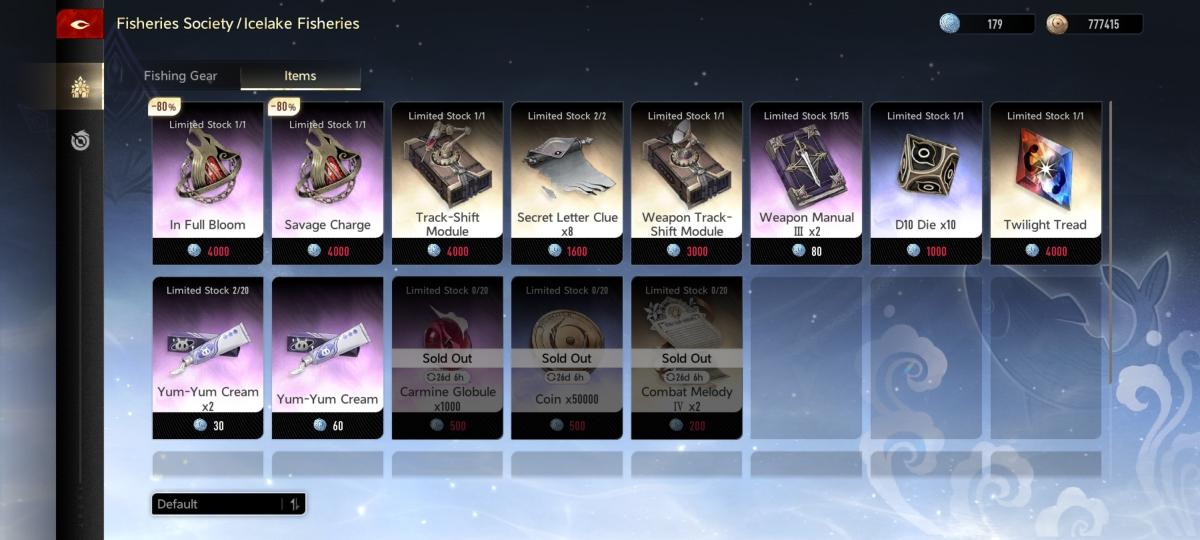
Task: Select Weapon Manual III x2
Action: [806, 183]
